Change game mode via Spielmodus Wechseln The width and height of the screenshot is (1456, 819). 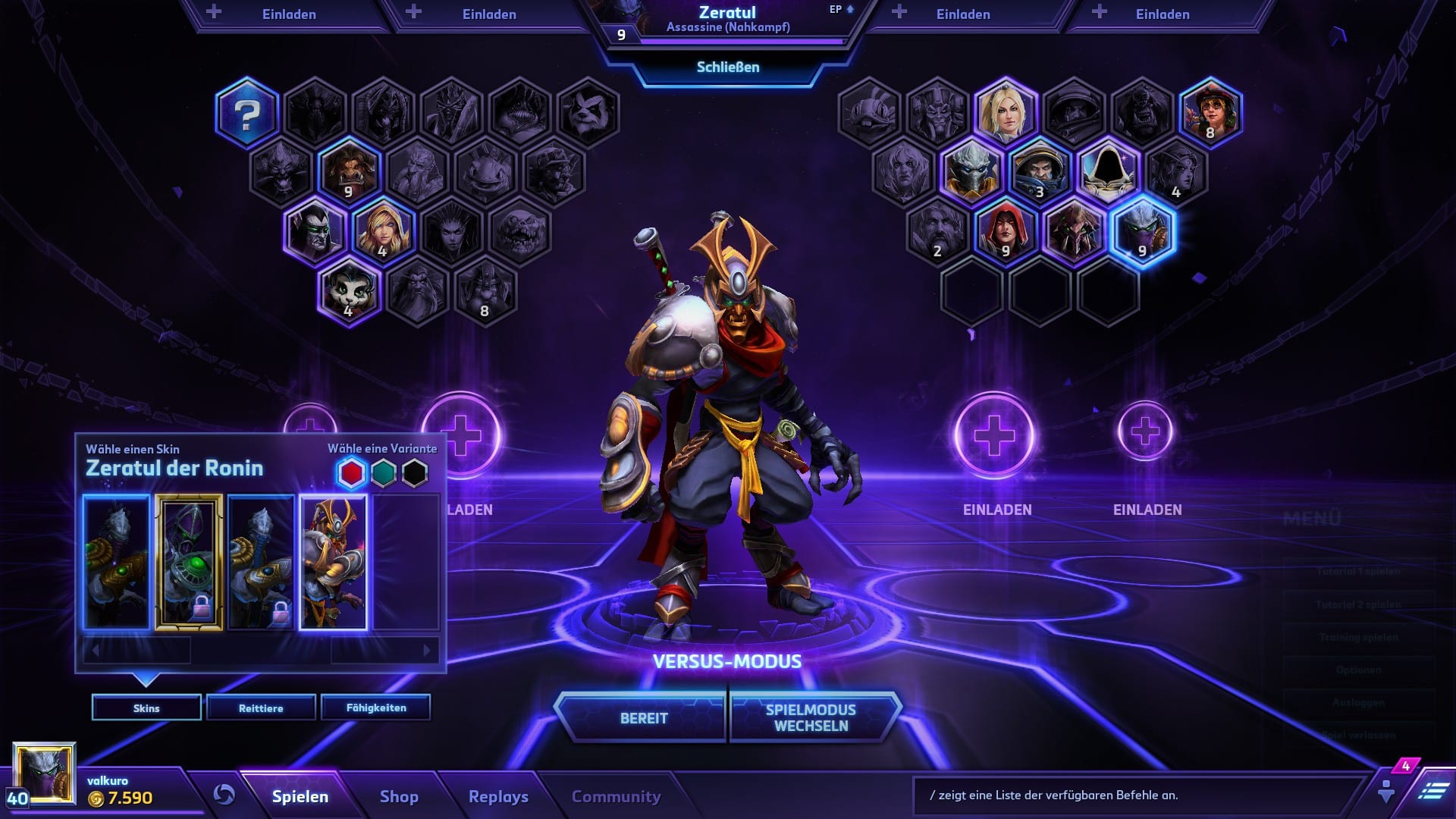click(811, 717)
